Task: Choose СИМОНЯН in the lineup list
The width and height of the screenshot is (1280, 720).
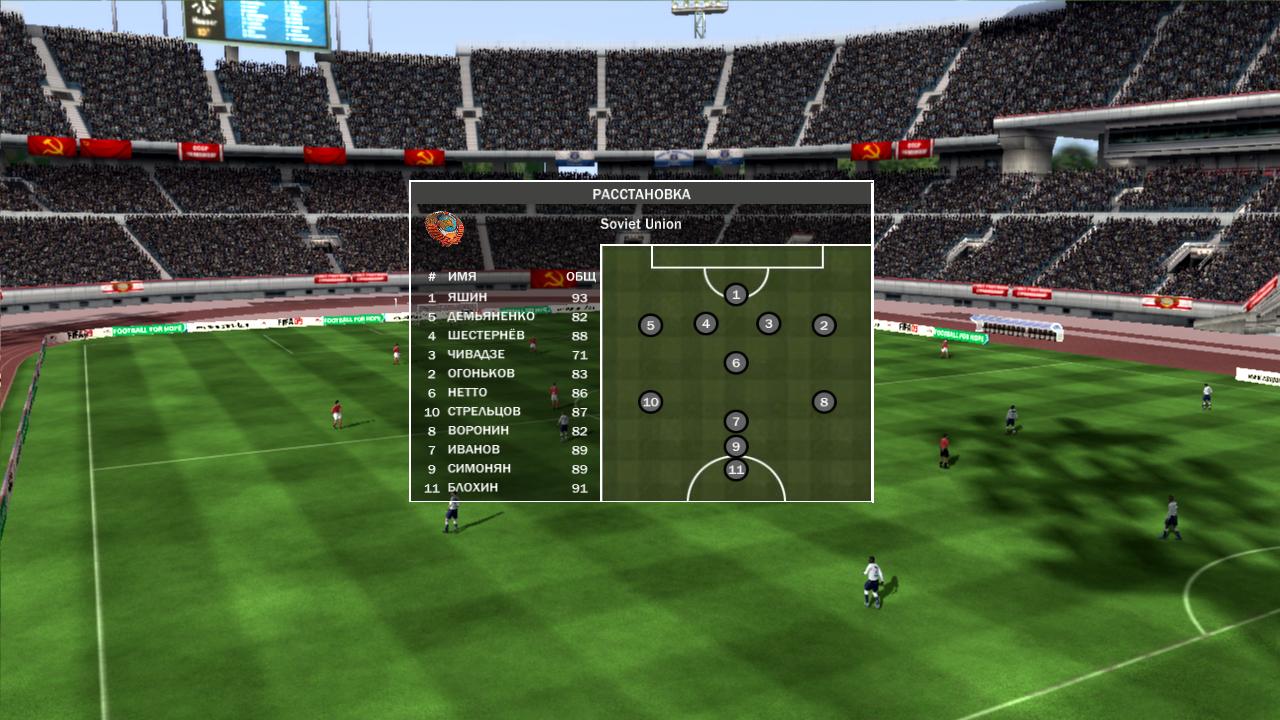Action: click(505, 468)
